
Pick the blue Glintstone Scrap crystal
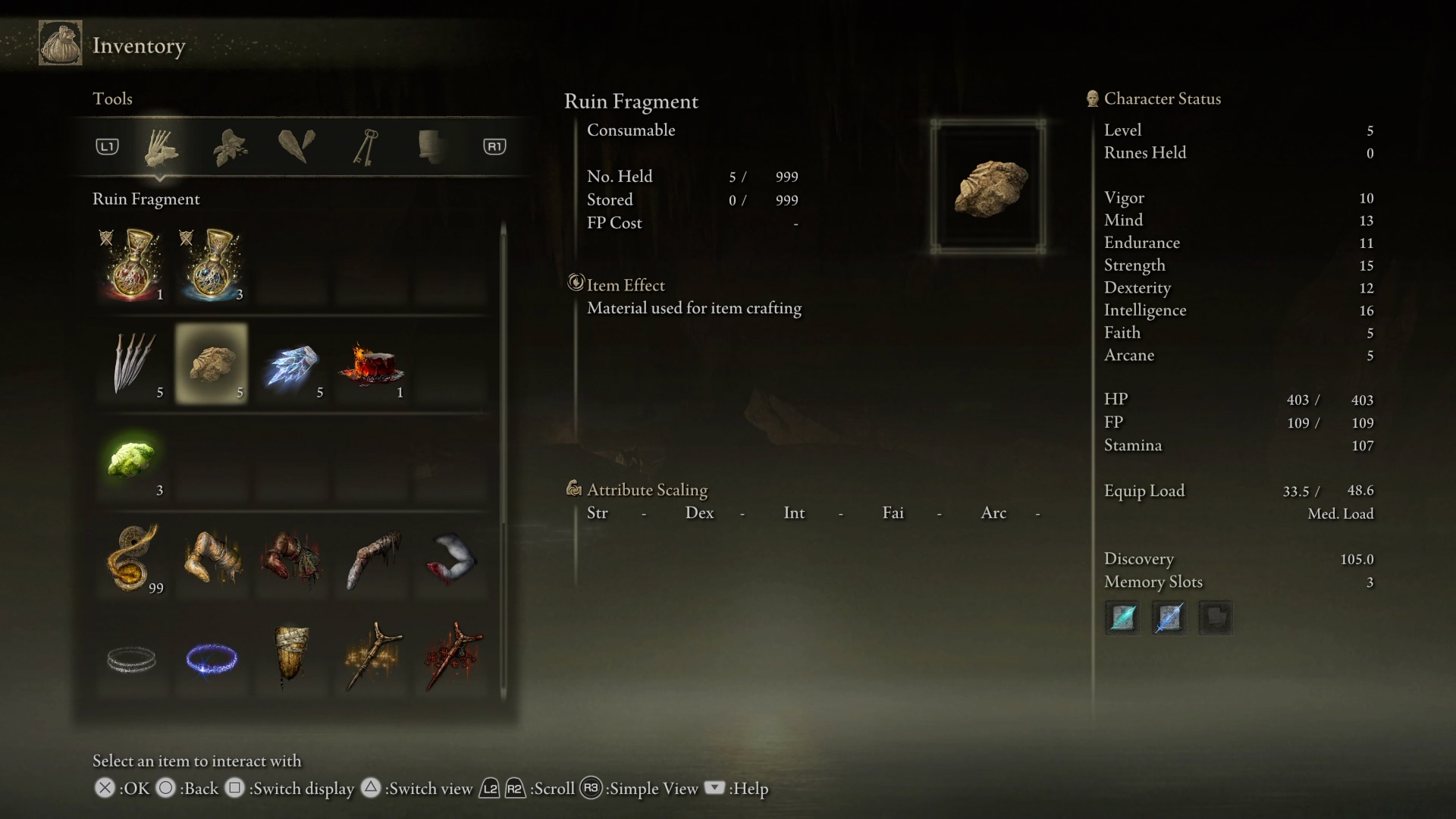tap(292, 363)
